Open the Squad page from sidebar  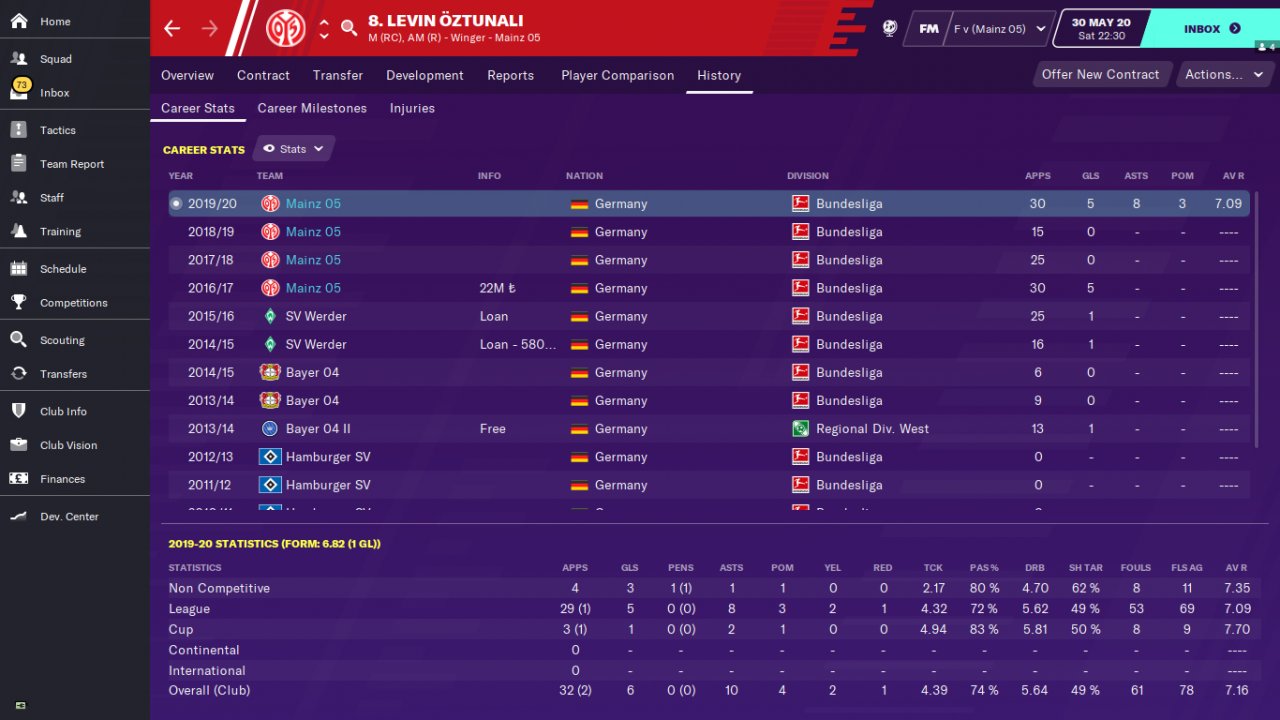[x=55, y=59]
